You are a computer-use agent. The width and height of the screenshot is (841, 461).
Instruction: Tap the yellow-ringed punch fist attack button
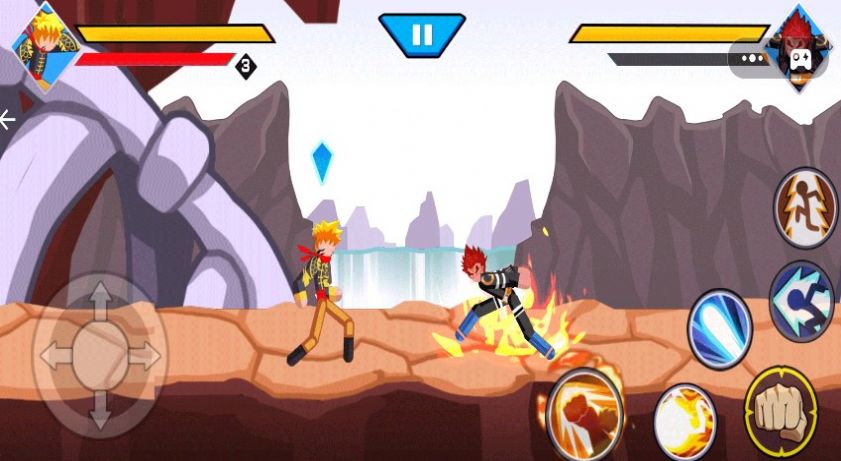click(x=781, y=410)
